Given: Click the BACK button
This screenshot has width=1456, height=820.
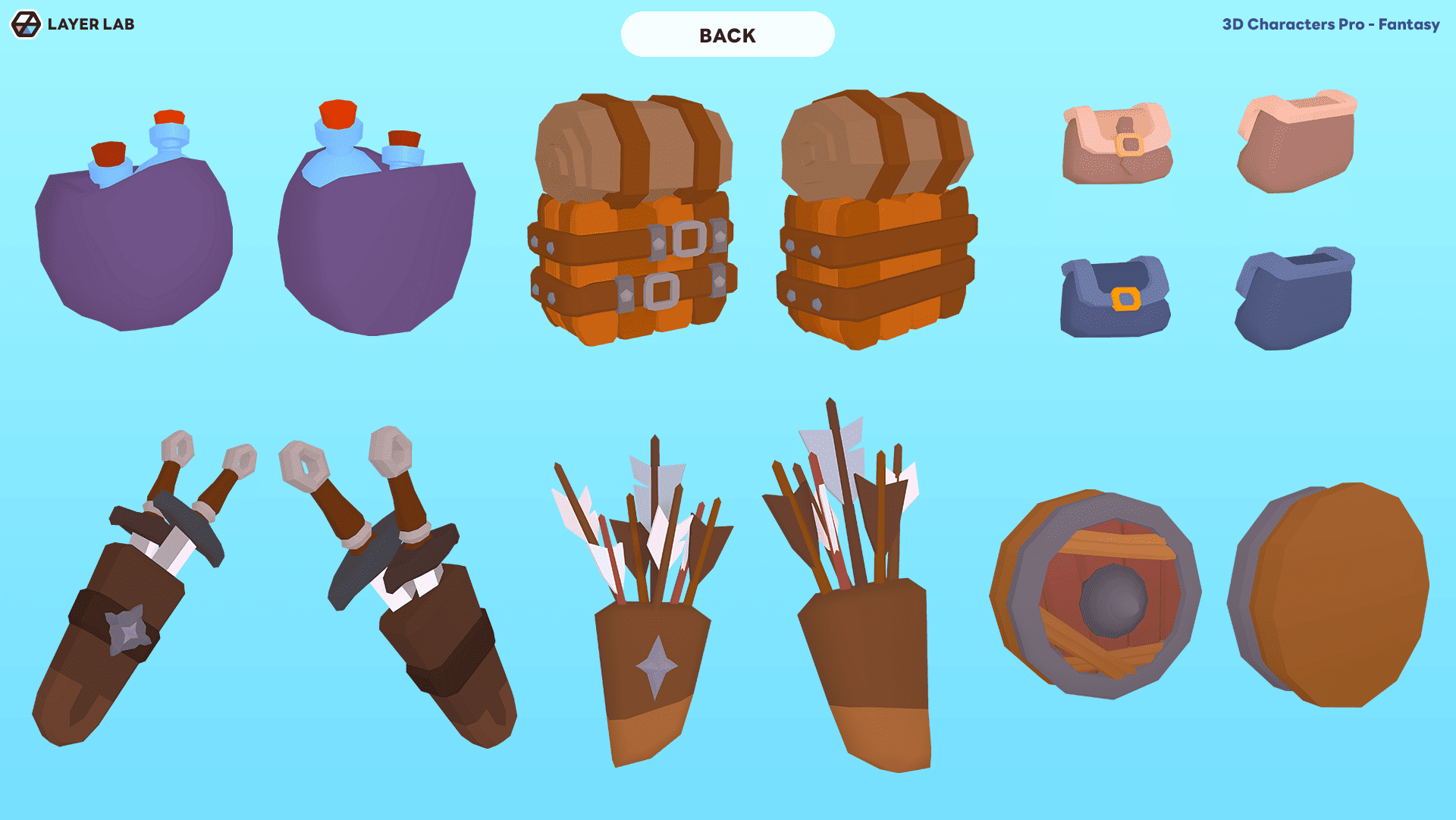Looking at the screenshot, I should 727,35.
